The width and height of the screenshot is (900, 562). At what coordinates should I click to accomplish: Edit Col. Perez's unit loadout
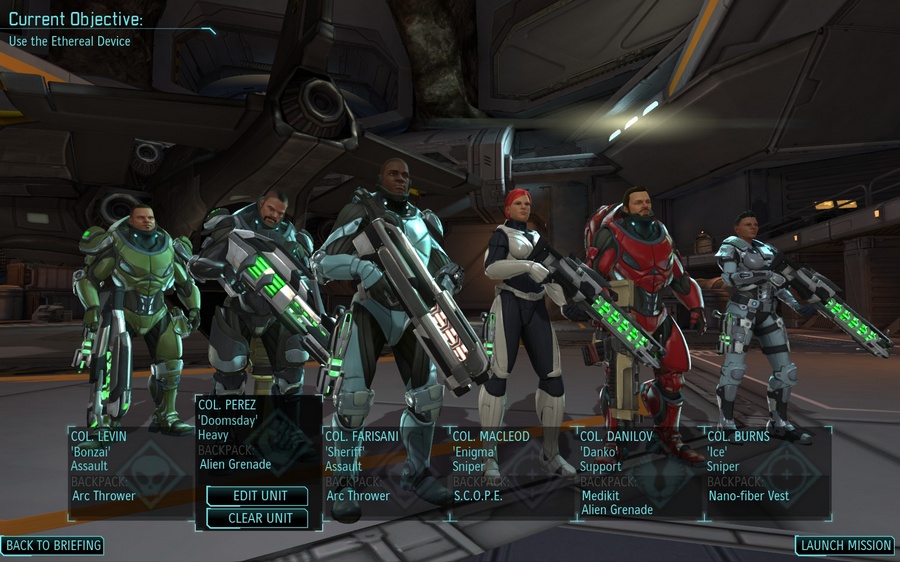point(259,496)
